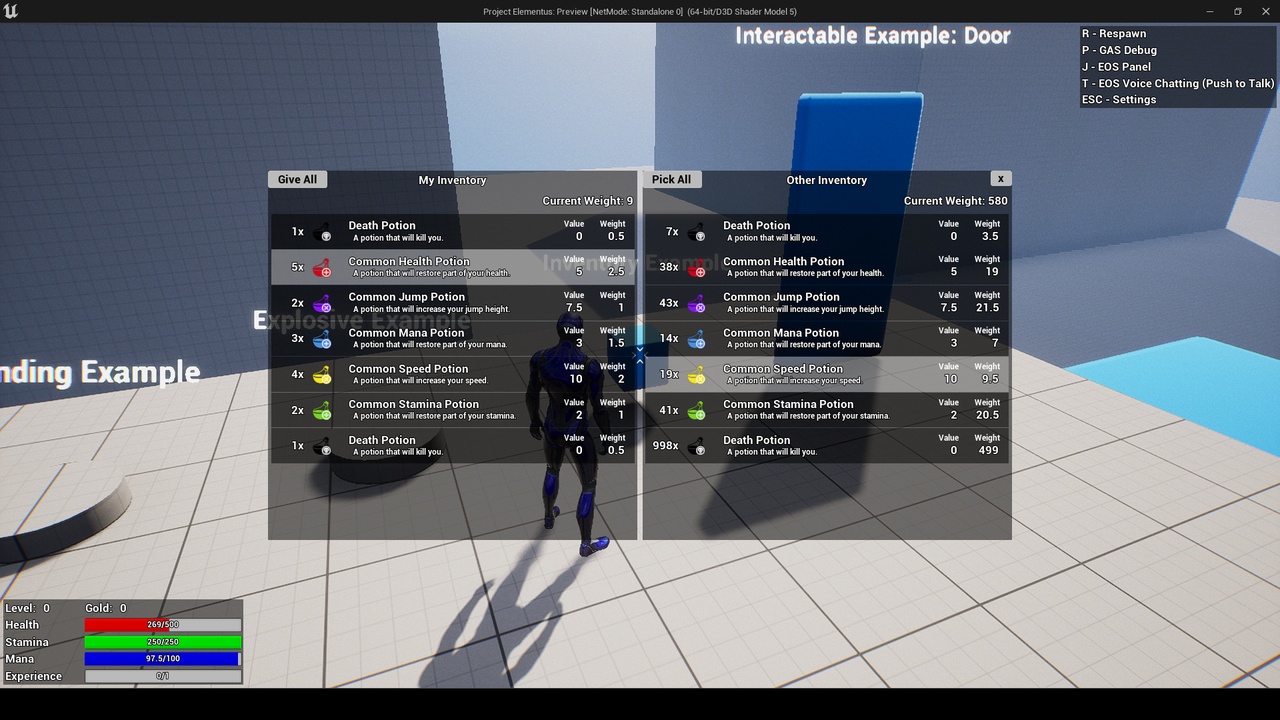Select the Common Stamina Potion icon in Other Inventory
The height and width of the screenshot is (720, 1280).
(697, 410)
